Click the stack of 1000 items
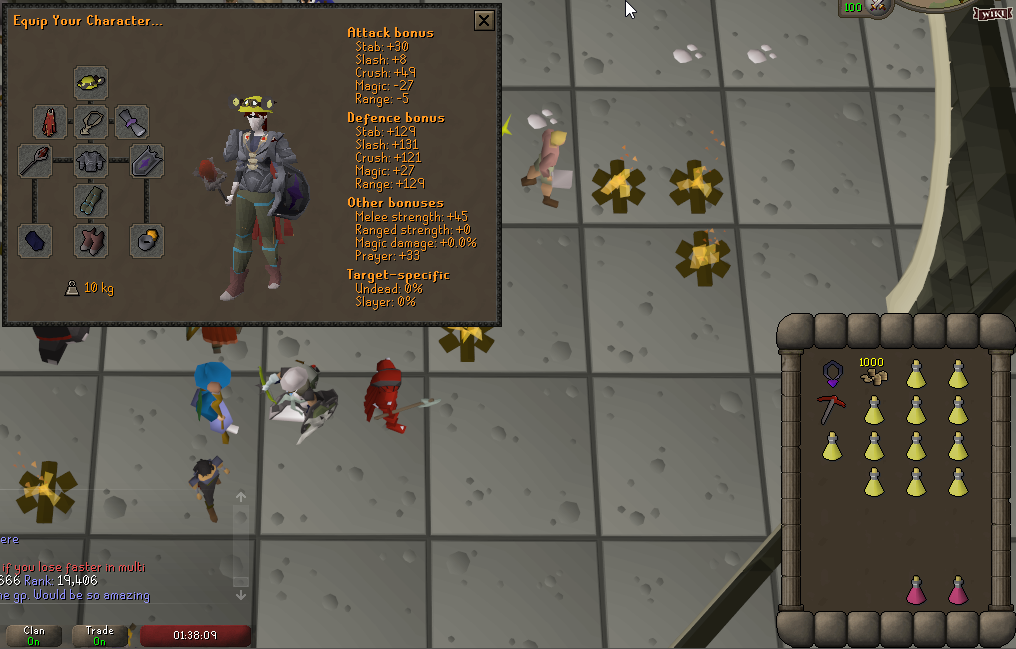This screenshot has height=649, width=1016. tap(873, 373)
